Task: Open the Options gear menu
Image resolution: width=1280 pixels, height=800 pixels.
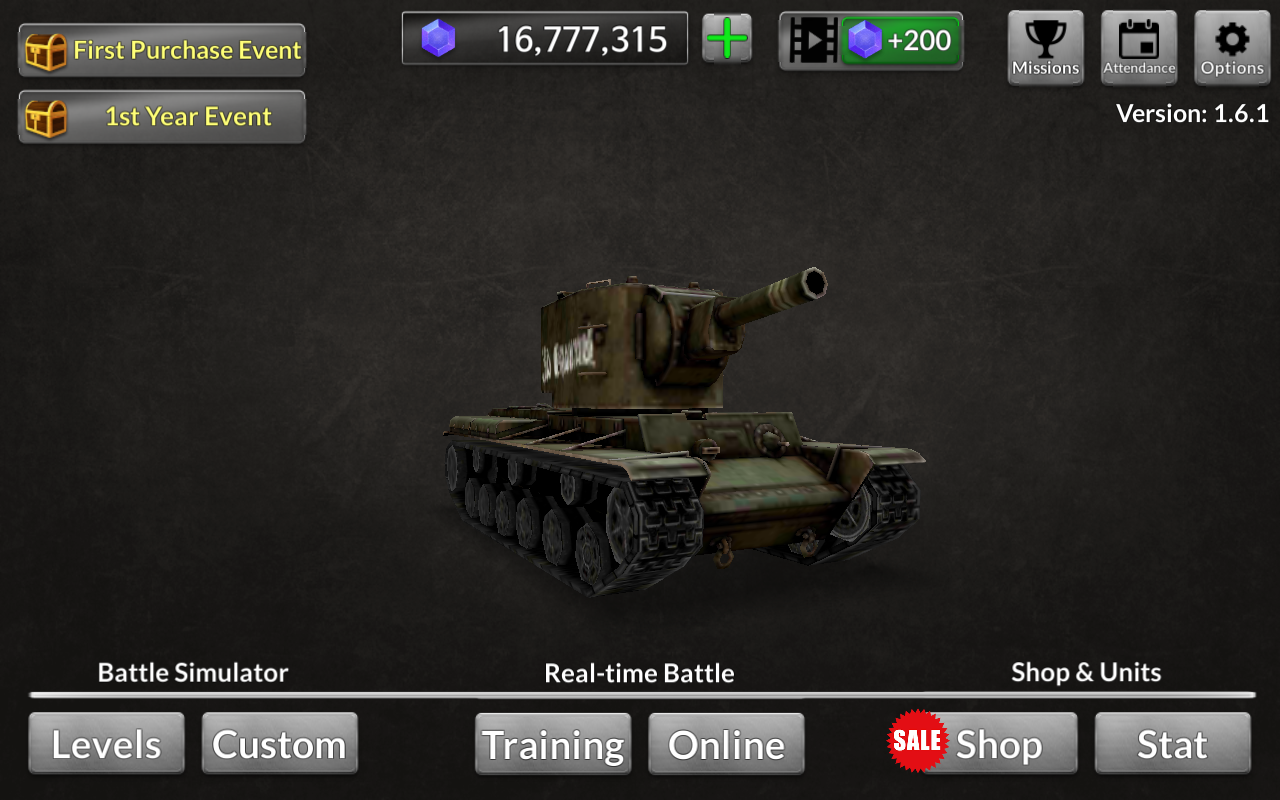Action: tap(1232, 47)
